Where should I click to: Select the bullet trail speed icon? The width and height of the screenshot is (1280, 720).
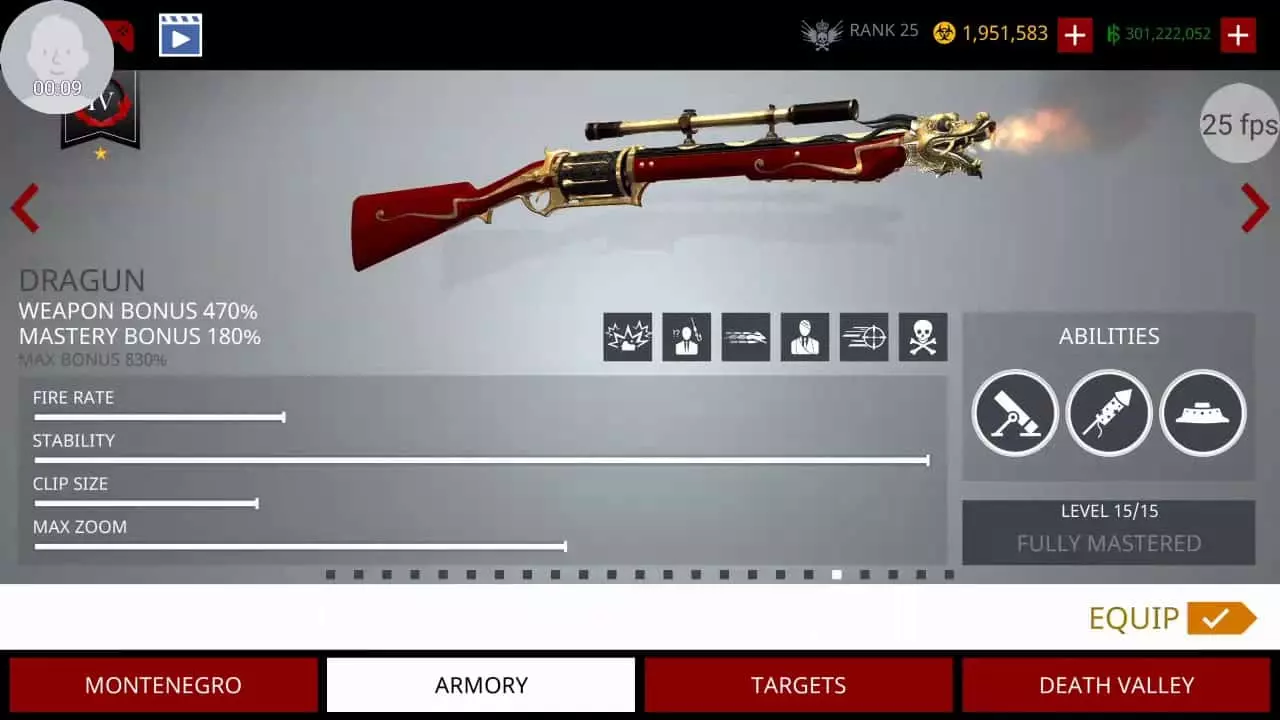tap(745, 337)
